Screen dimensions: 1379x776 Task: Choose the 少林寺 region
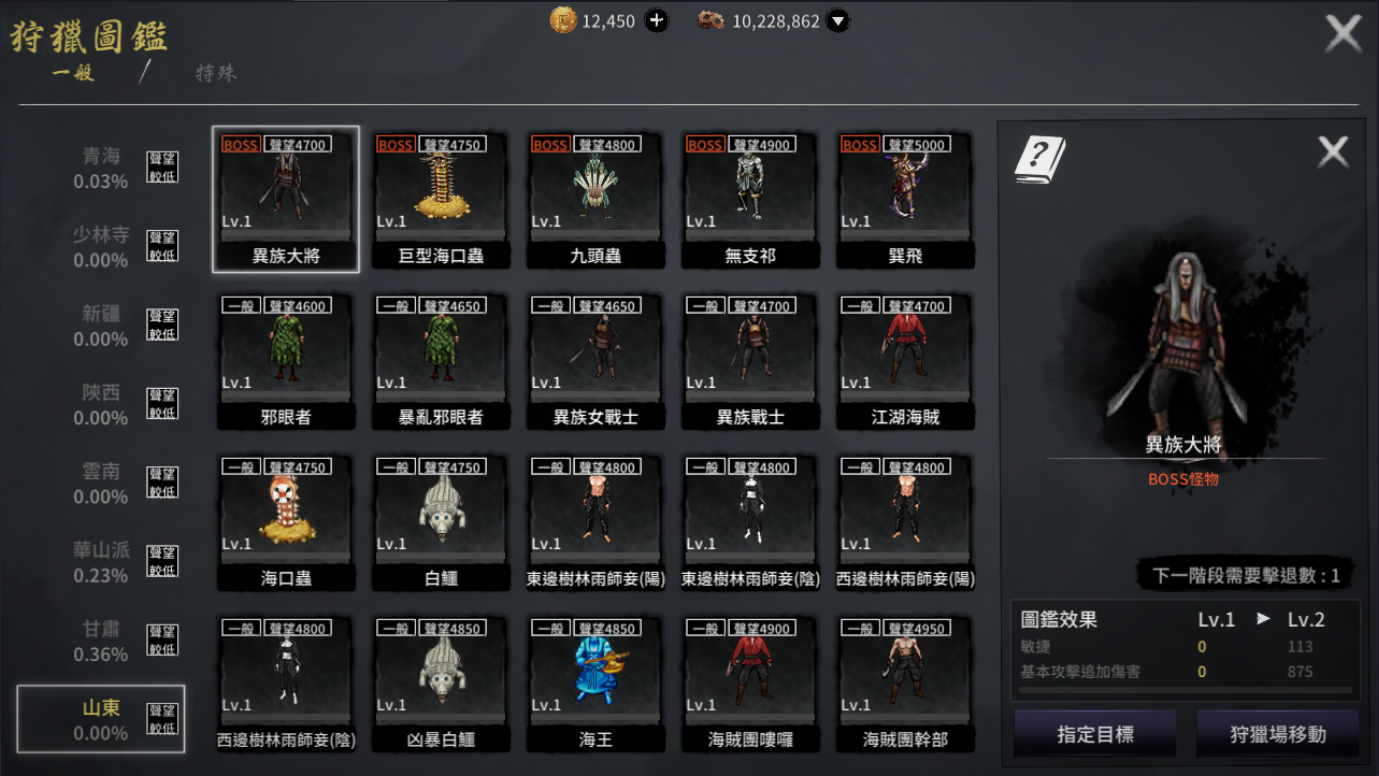click(x=102, y=247)
